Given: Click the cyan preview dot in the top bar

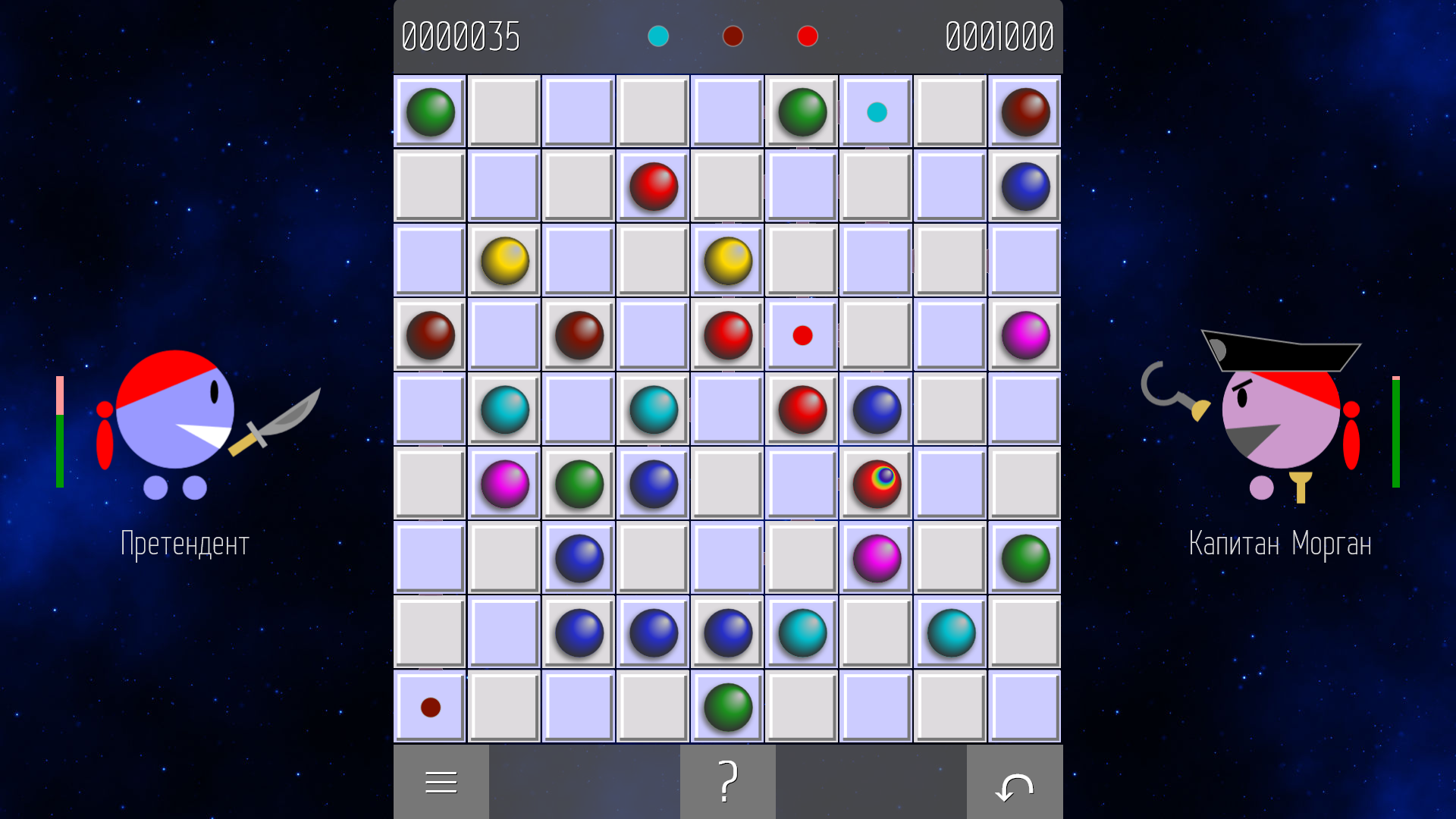Looking at the screenshot, I should pos(658,36).
